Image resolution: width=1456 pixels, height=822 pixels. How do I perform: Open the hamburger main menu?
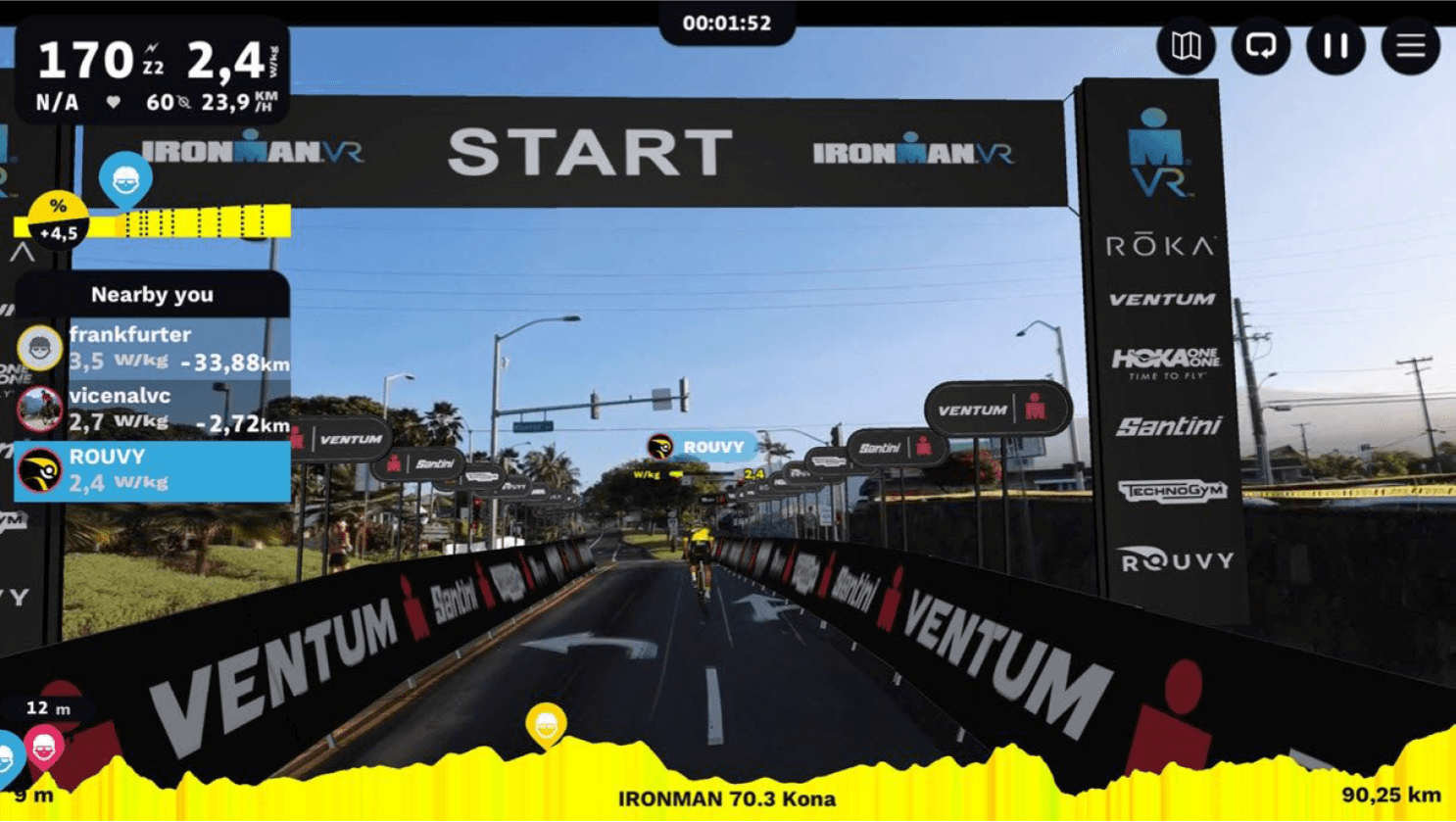1410,46
